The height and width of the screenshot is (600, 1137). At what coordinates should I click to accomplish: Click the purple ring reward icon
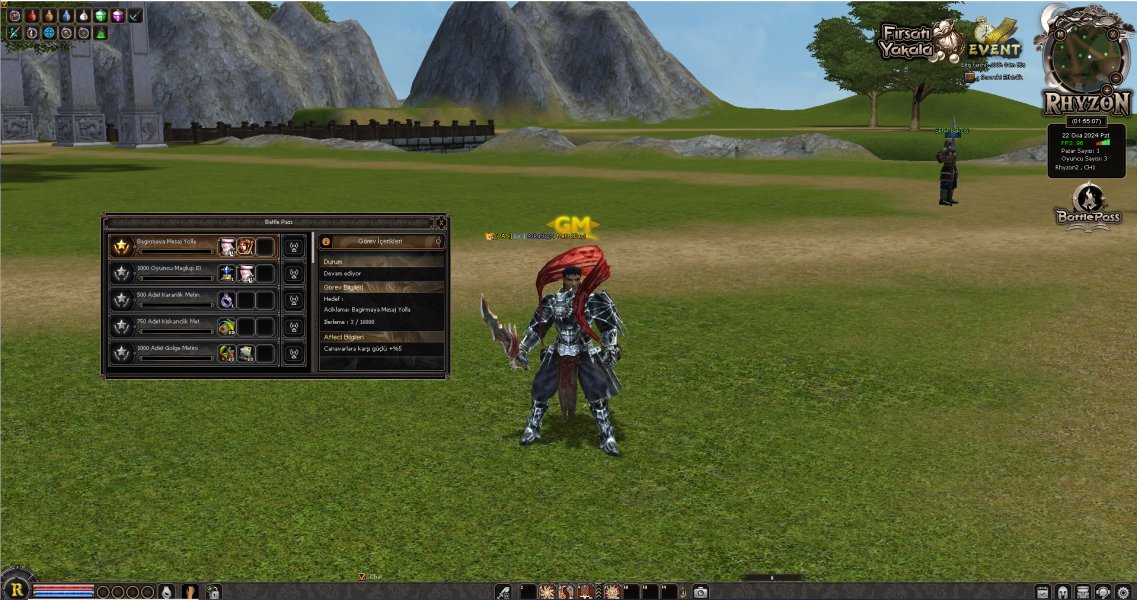point(227,300)
